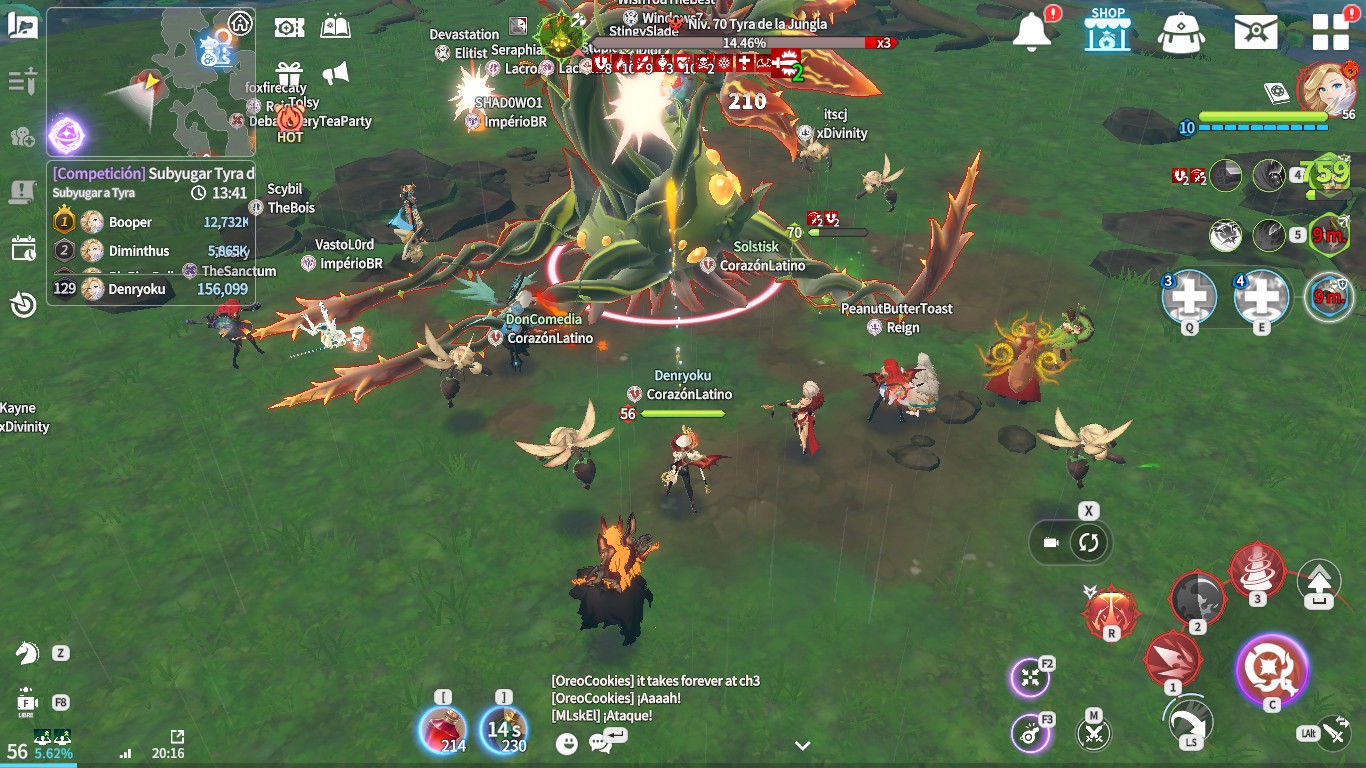The image size is (1366, 768).
Task: Open the codex book icon
Action: coord(336,27)
